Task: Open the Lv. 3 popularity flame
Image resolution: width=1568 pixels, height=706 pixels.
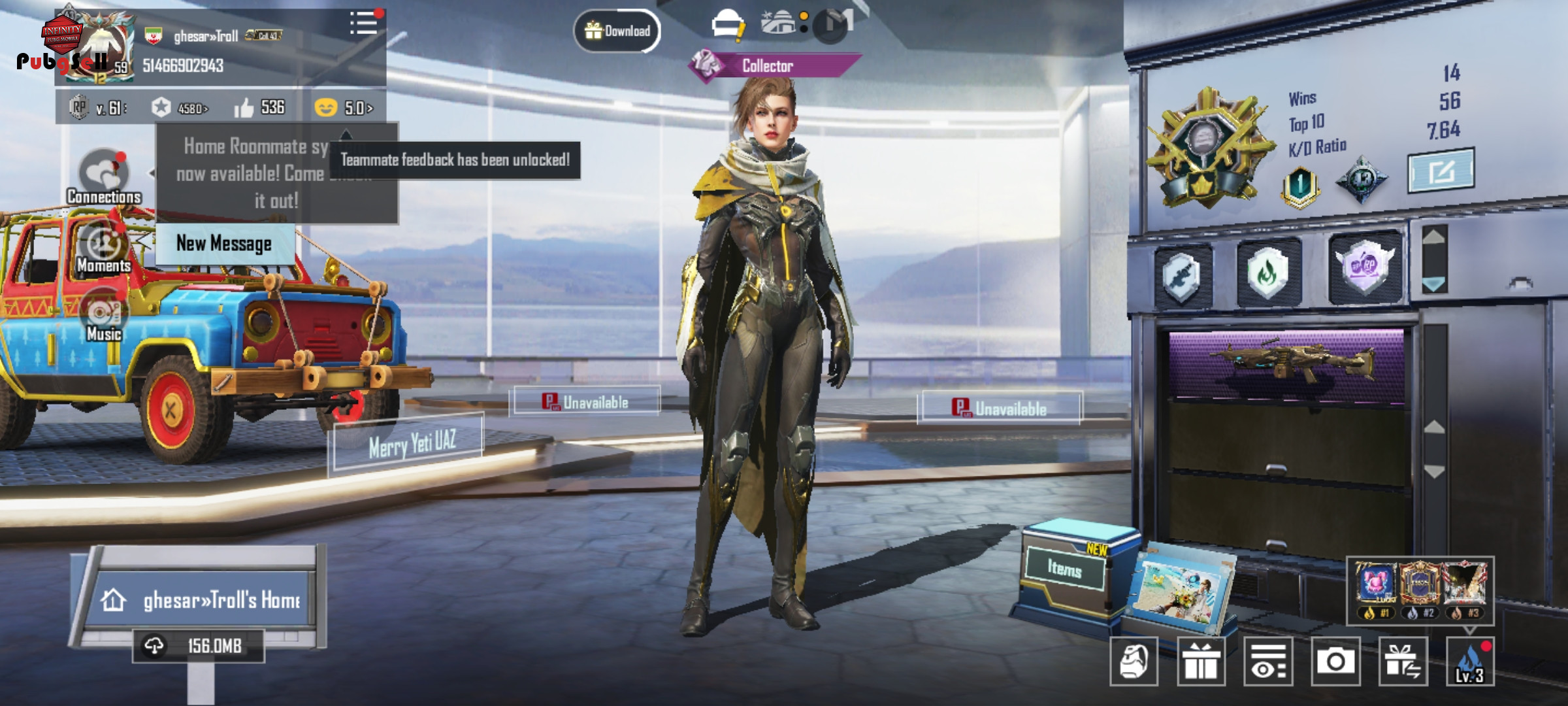Action: click(1470, 662)
